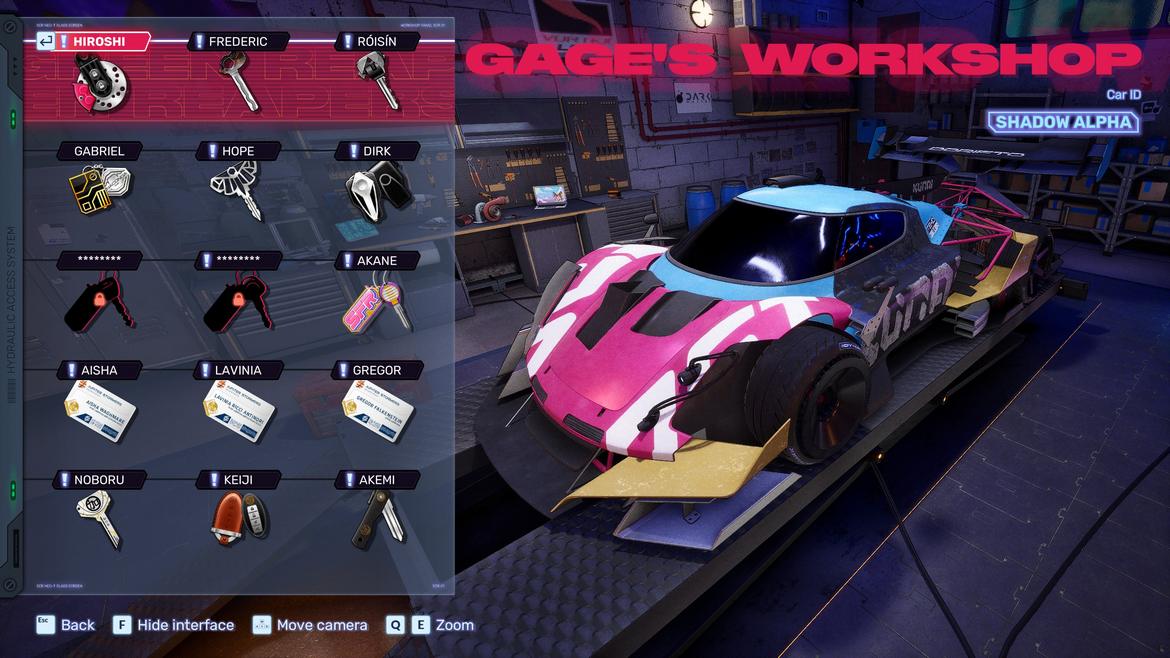This screenshot has height=658, width=1170.
Task: Select Keiji's brown smart key
Action: pyautogui.click(x=238, y=518)
